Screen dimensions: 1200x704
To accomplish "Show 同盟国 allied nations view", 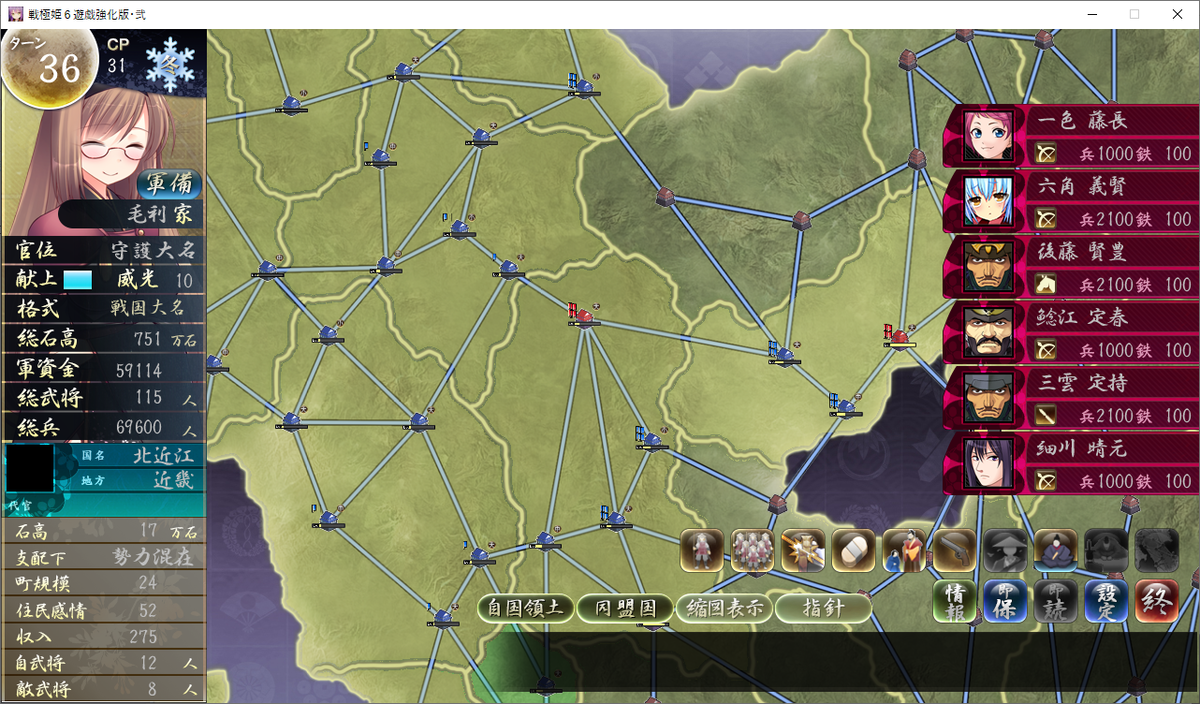I will (x=625, y=608).
